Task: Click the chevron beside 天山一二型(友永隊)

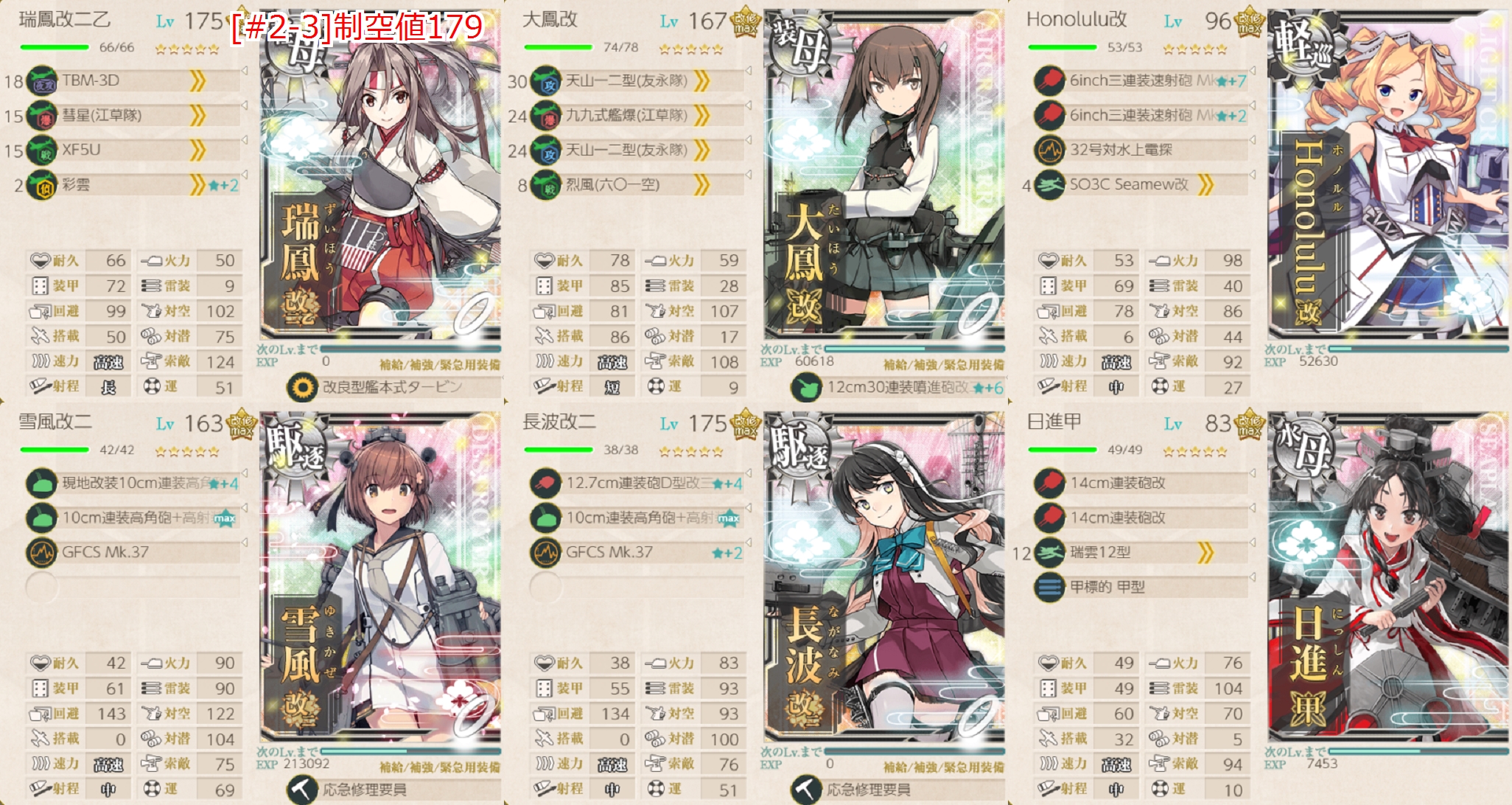Action: pos(701,81)
